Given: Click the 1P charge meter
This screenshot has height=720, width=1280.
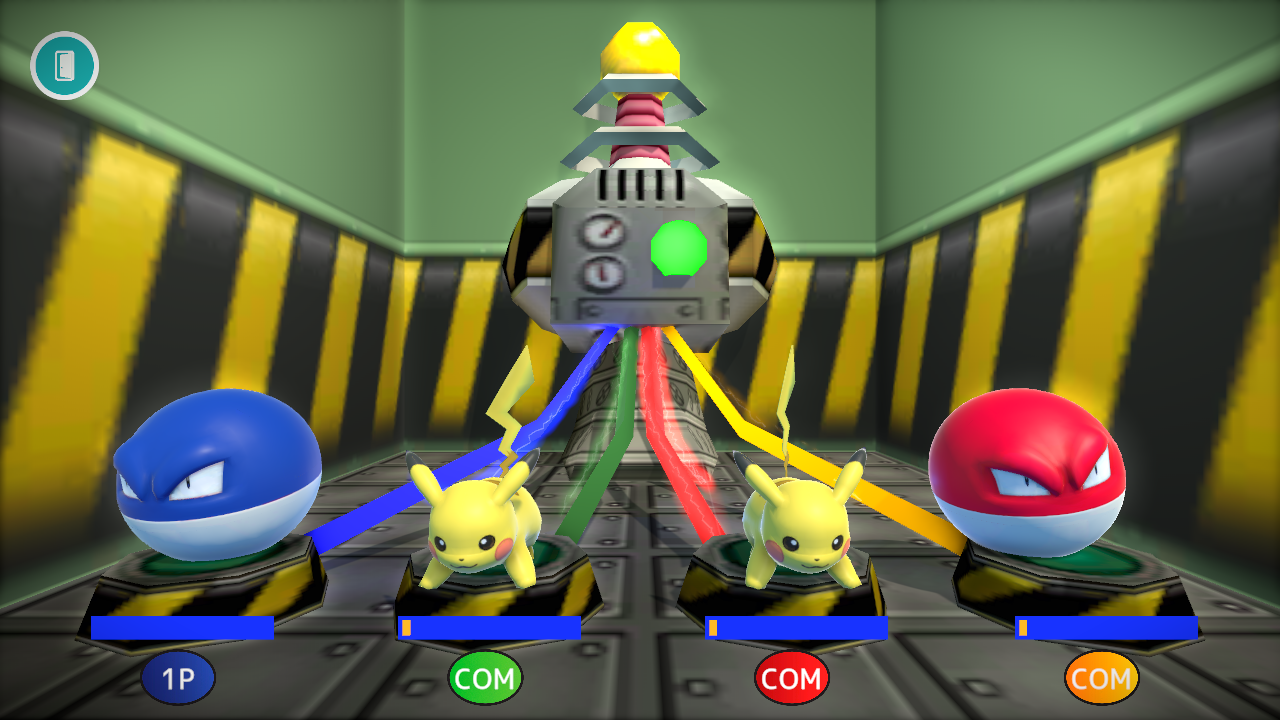Looking at the screenshot, I should point(182,628).
